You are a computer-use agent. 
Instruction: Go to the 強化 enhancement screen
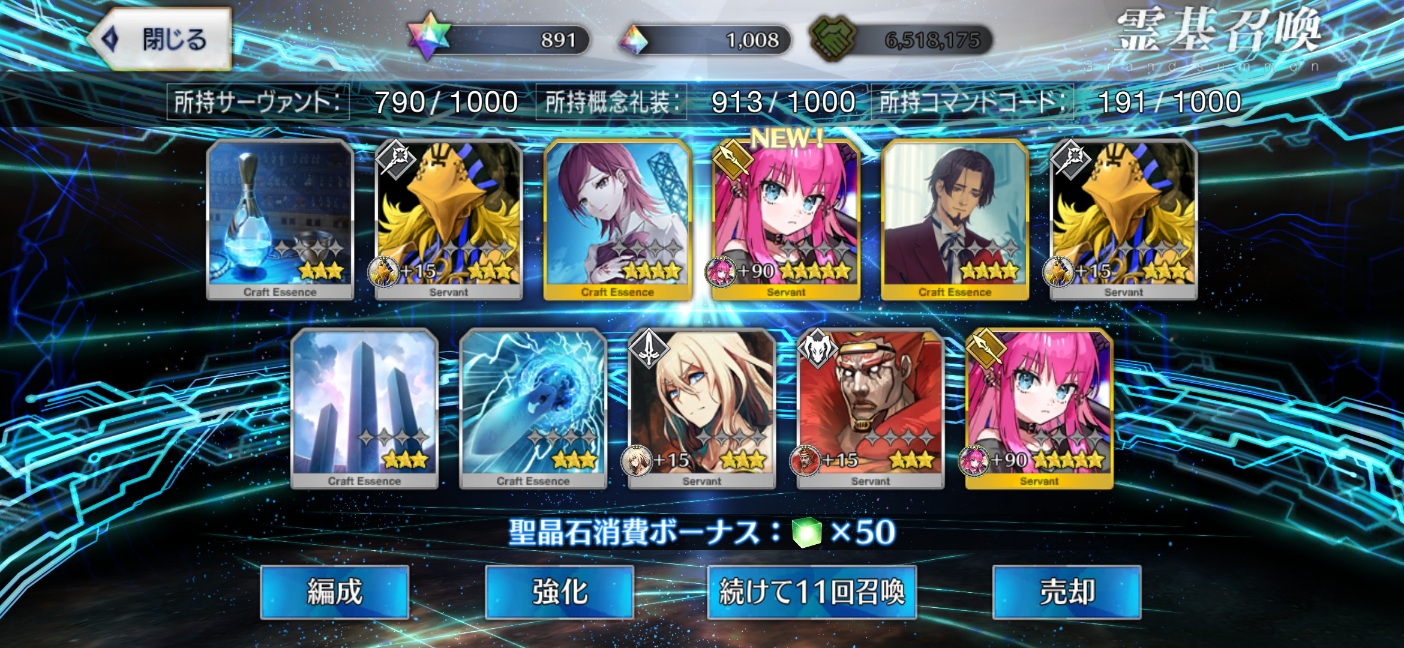(559, 592)
